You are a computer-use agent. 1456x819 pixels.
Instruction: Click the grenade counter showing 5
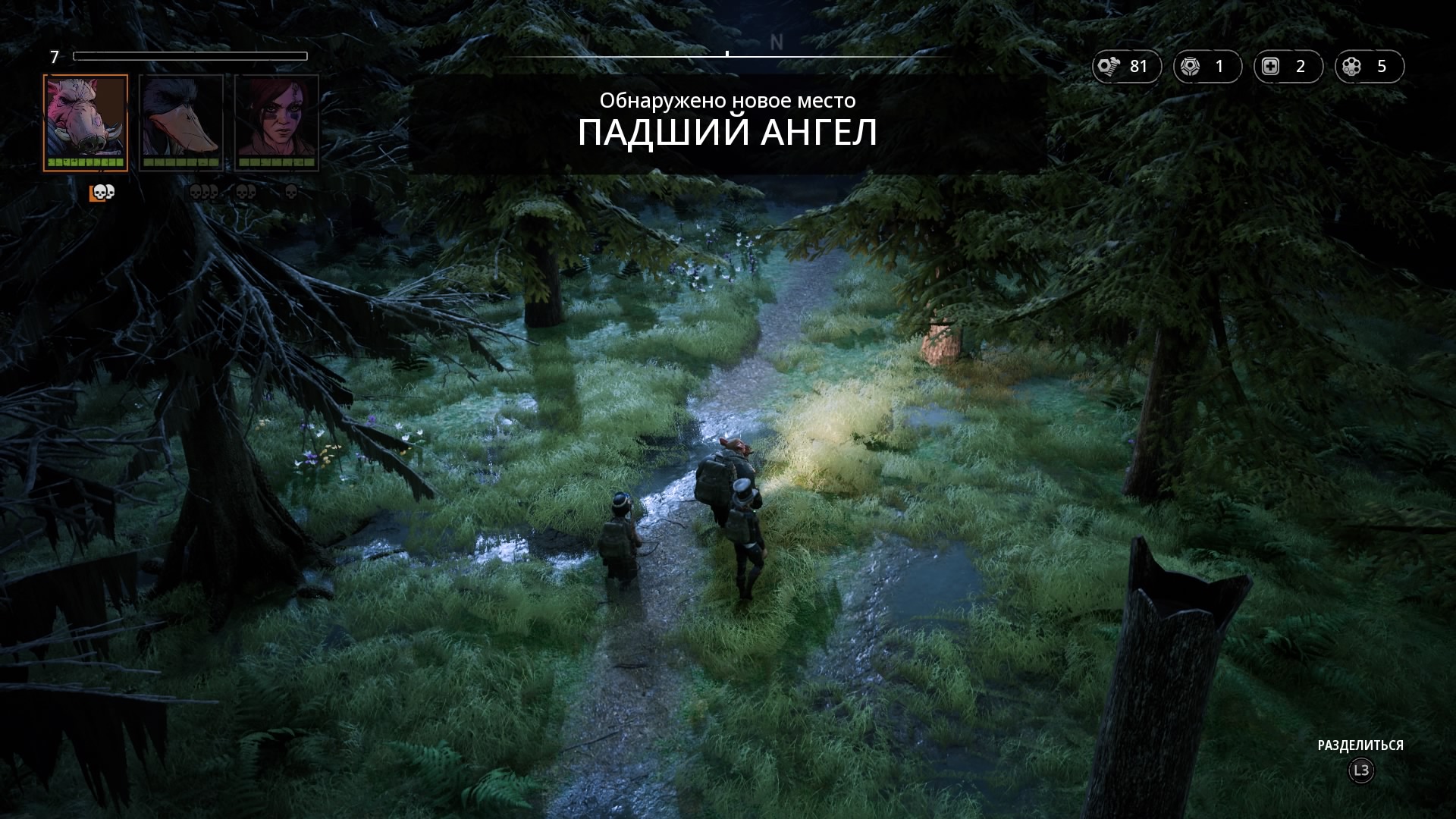(1369, 67)
